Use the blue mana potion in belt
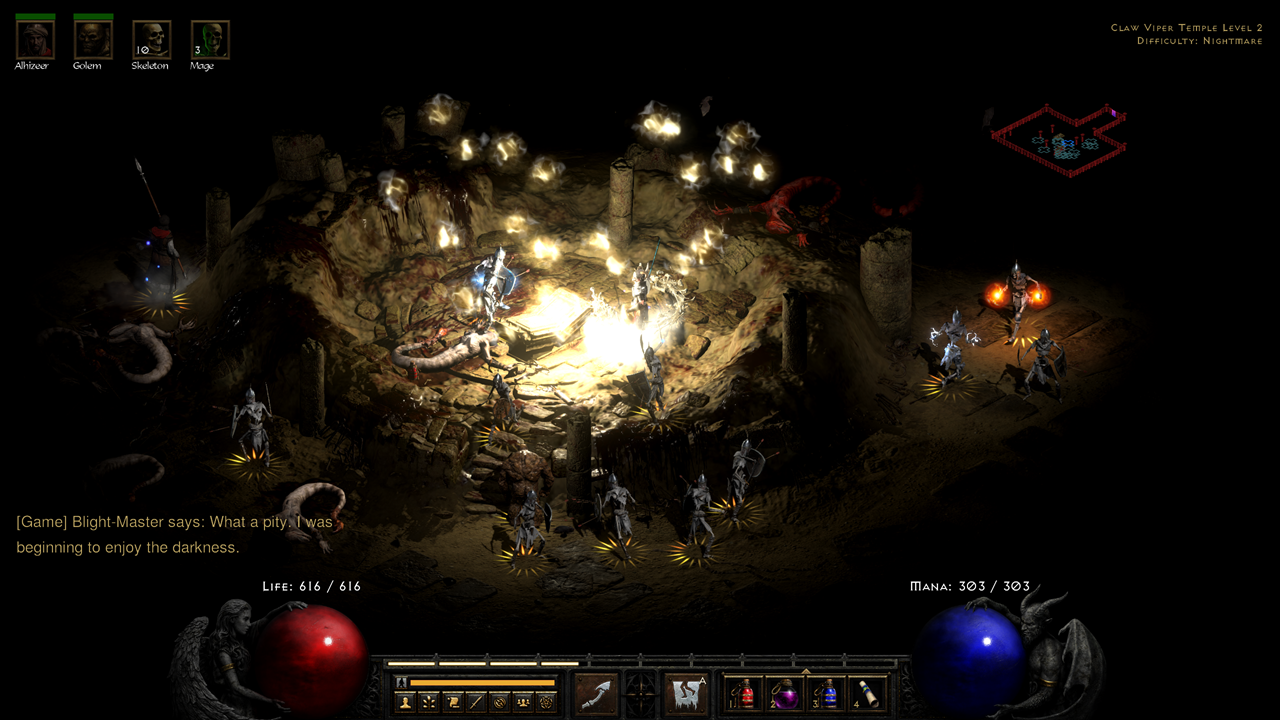Viewport: 1280px width, 720px height. (x=827, y=693)
